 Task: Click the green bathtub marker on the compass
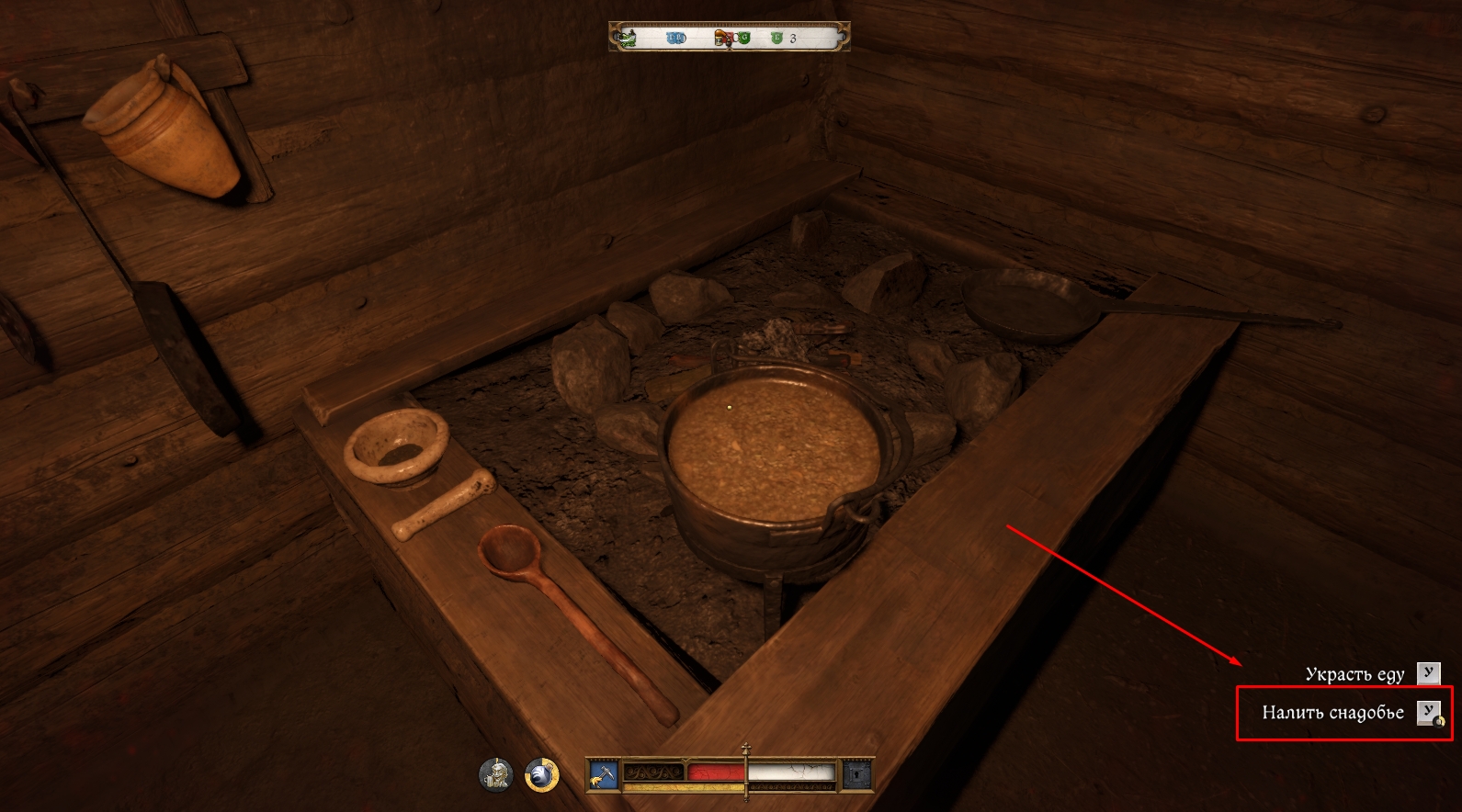627,38
